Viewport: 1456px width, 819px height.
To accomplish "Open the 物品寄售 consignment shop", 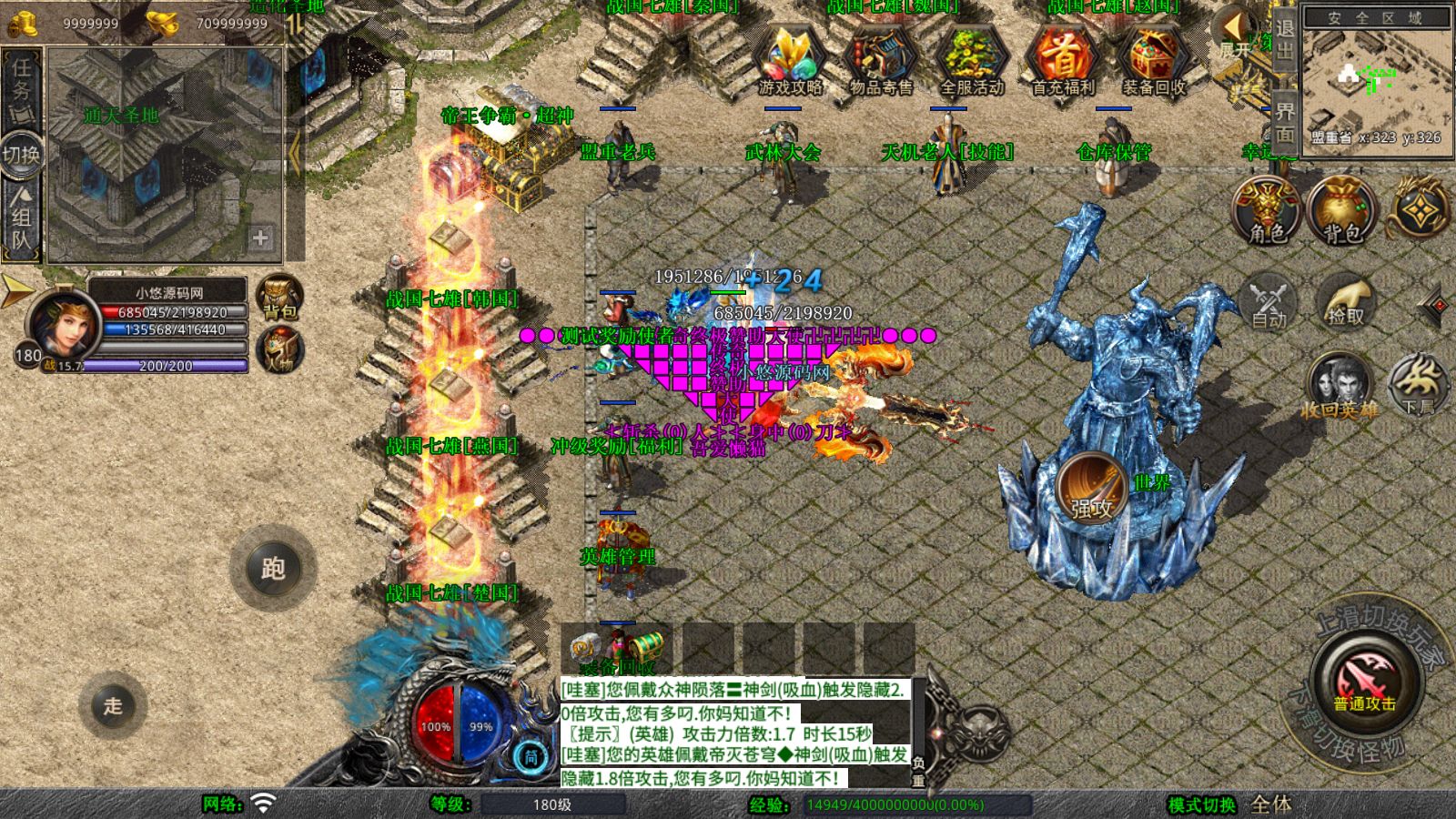I will [x=880, y=59].
